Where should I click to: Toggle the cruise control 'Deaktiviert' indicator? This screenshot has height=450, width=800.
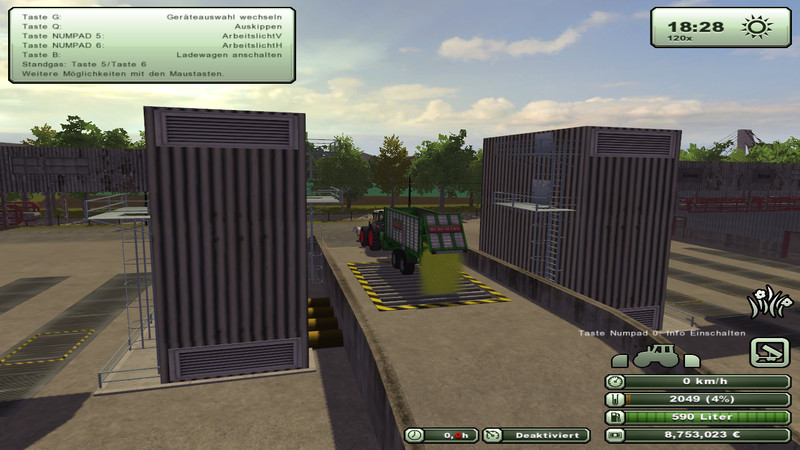pos(536,435)
